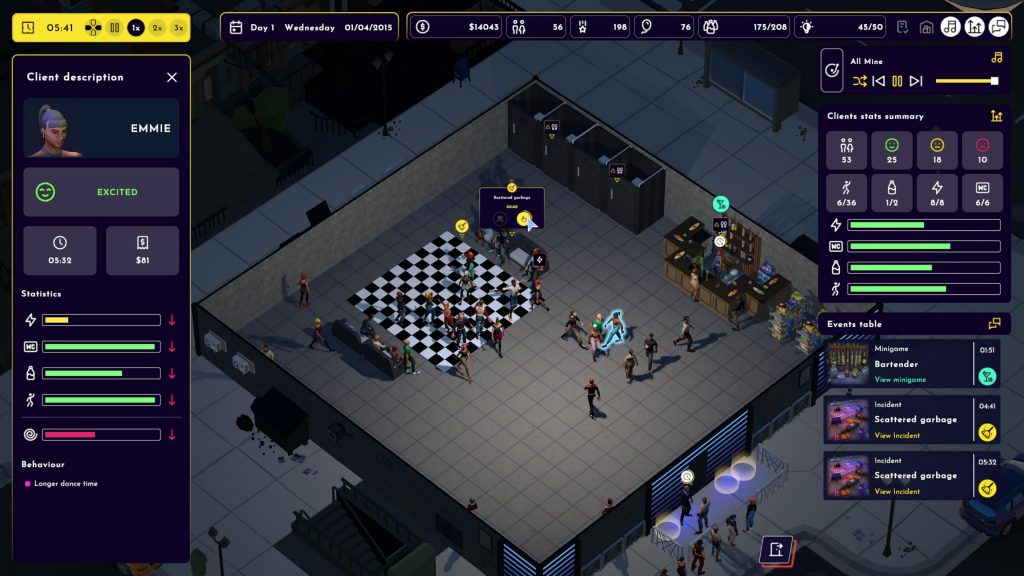The image size is (1024, 576).
Task: Toggle the music player panel button
Action: (950, 27)
